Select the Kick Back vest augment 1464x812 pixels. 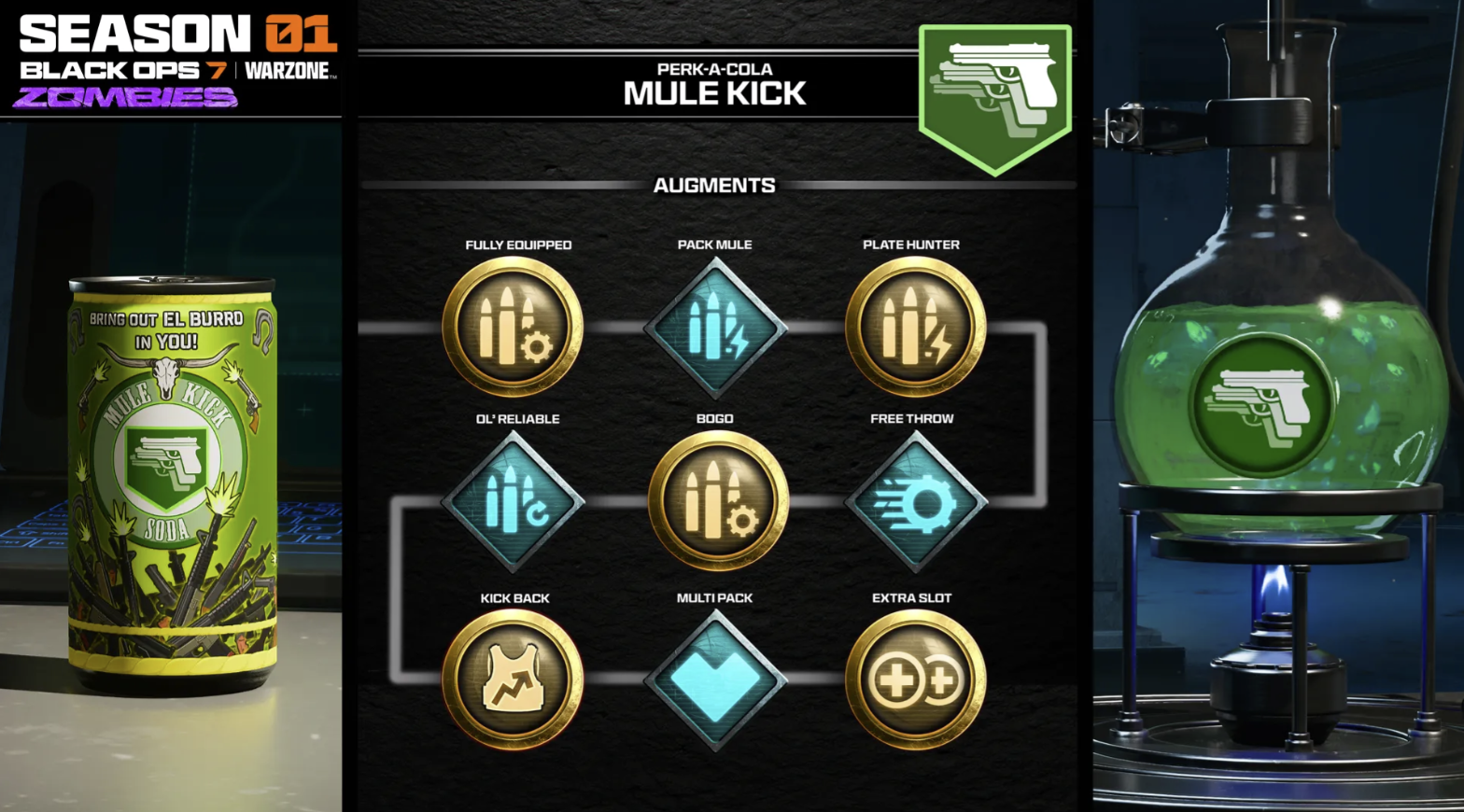(x=513, y=679)
